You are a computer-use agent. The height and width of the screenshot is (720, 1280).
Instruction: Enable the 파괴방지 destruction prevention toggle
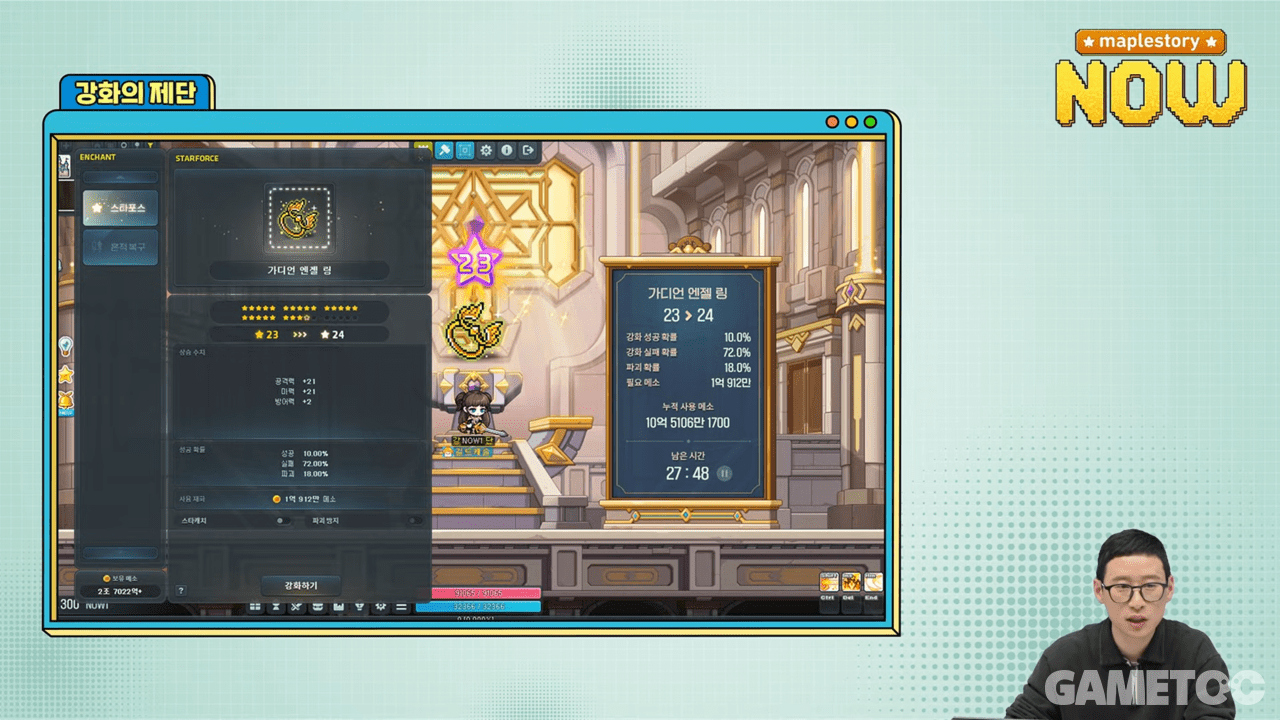pyautogui.click(x=417, y=521)
